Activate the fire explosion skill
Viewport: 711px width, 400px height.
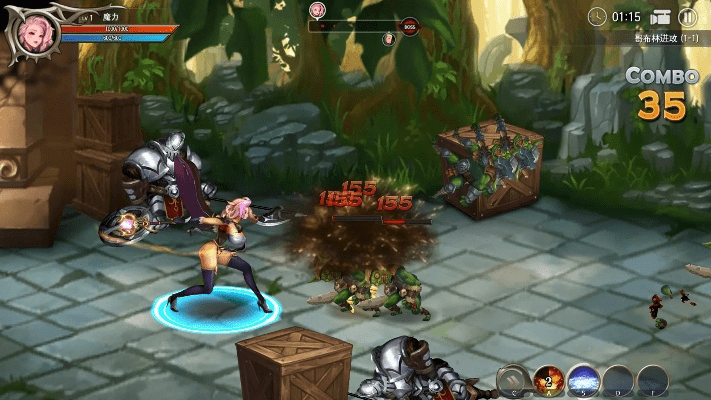click(548, 380)
